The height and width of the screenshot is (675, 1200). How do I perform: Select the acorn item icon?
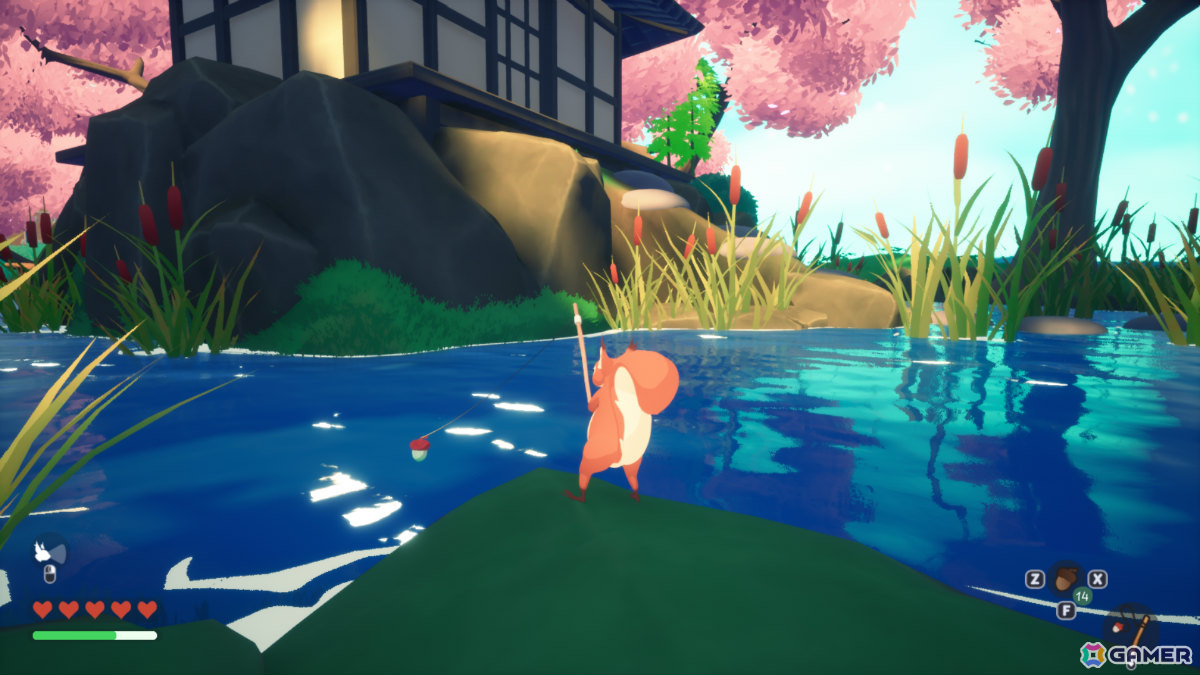tap(1066, 578)
